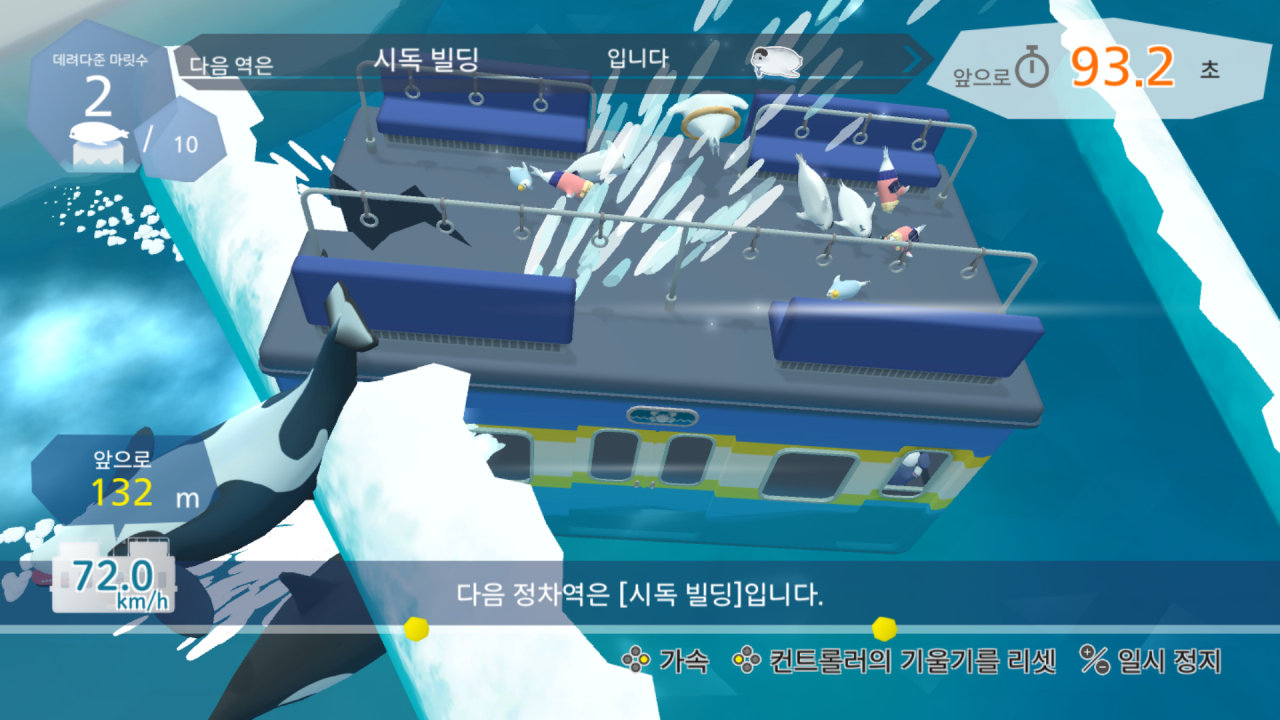This screenshot has width=1280, height=720.
Task: Click the plus-minus controller icon beside 일시 정지
Action: (1097, 658)
